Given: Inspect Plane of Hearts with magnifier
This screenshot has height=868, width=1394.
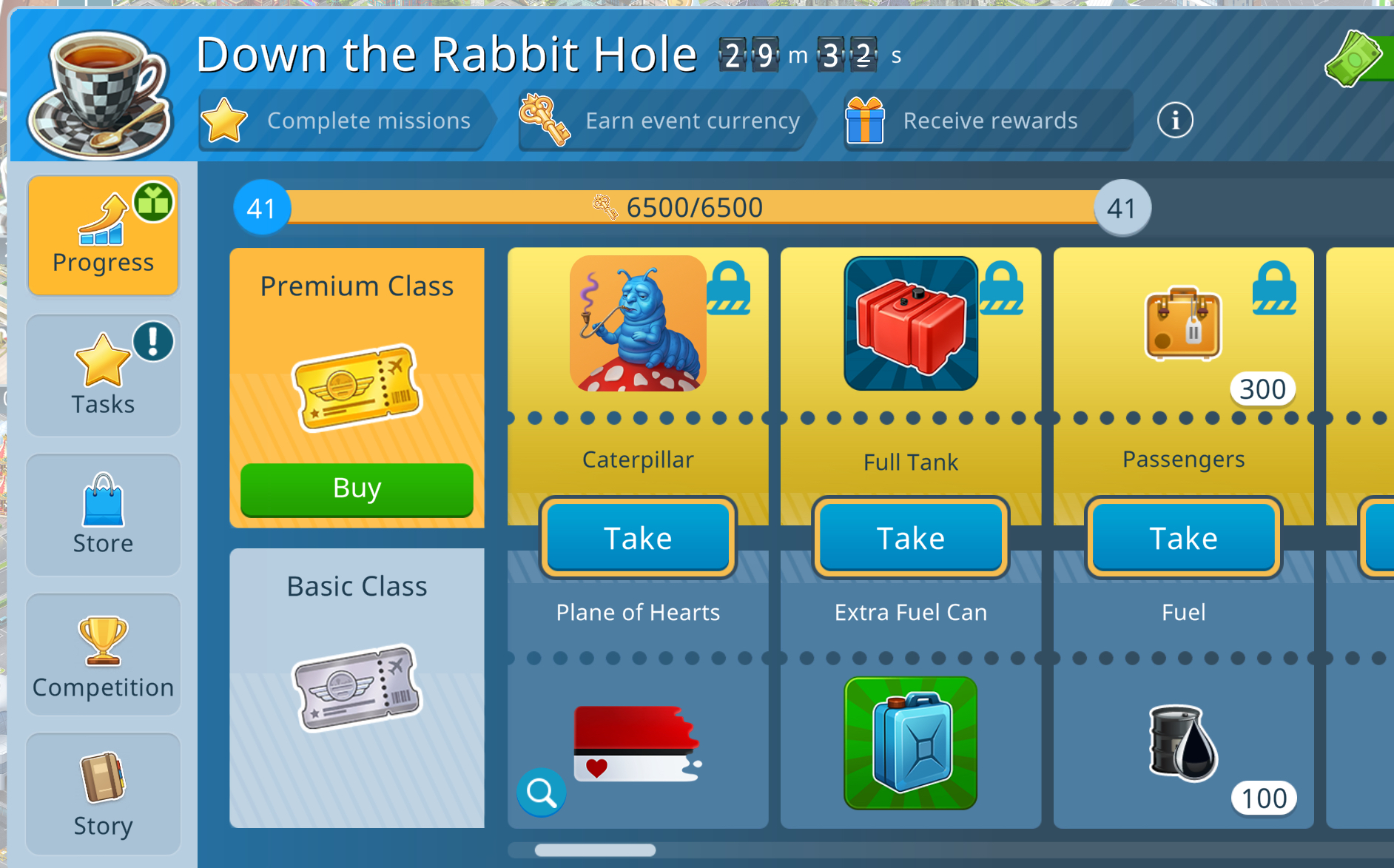Looking at the screenshot, I should pos(542,793).
